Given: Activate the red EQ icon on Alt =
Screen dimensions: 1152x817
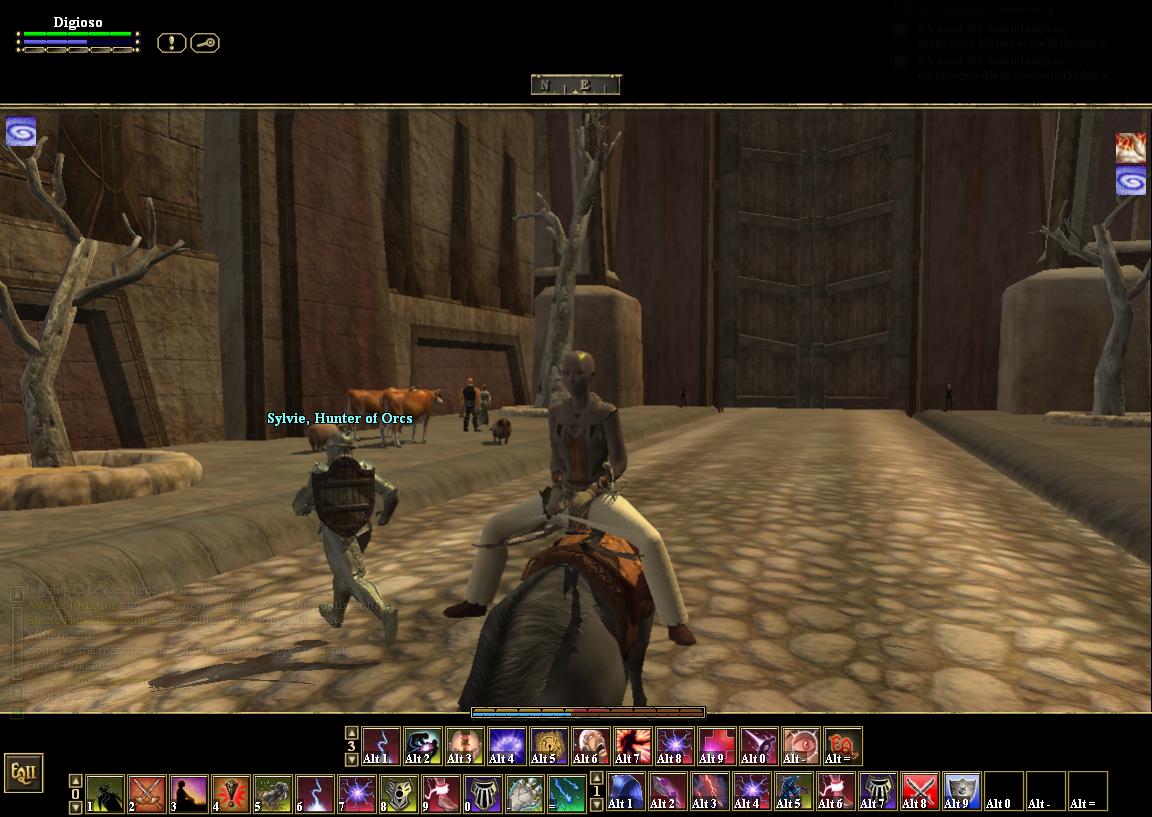Looking at the screenshot, I should pyautogui.click(x=843, y=746).
